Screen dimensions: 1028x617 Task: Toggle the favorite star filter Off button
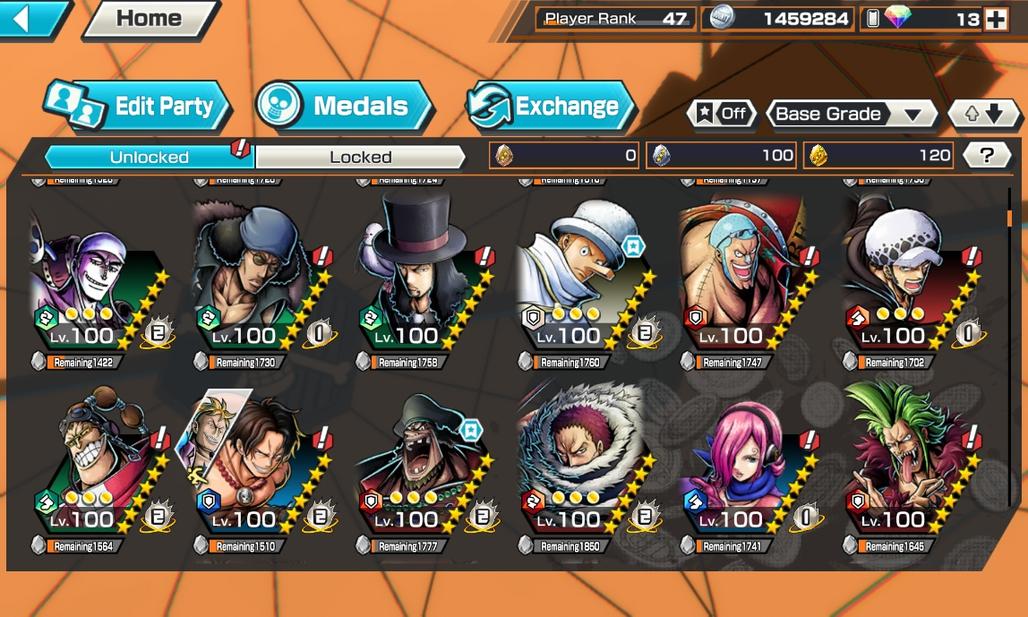coord(721,113)
